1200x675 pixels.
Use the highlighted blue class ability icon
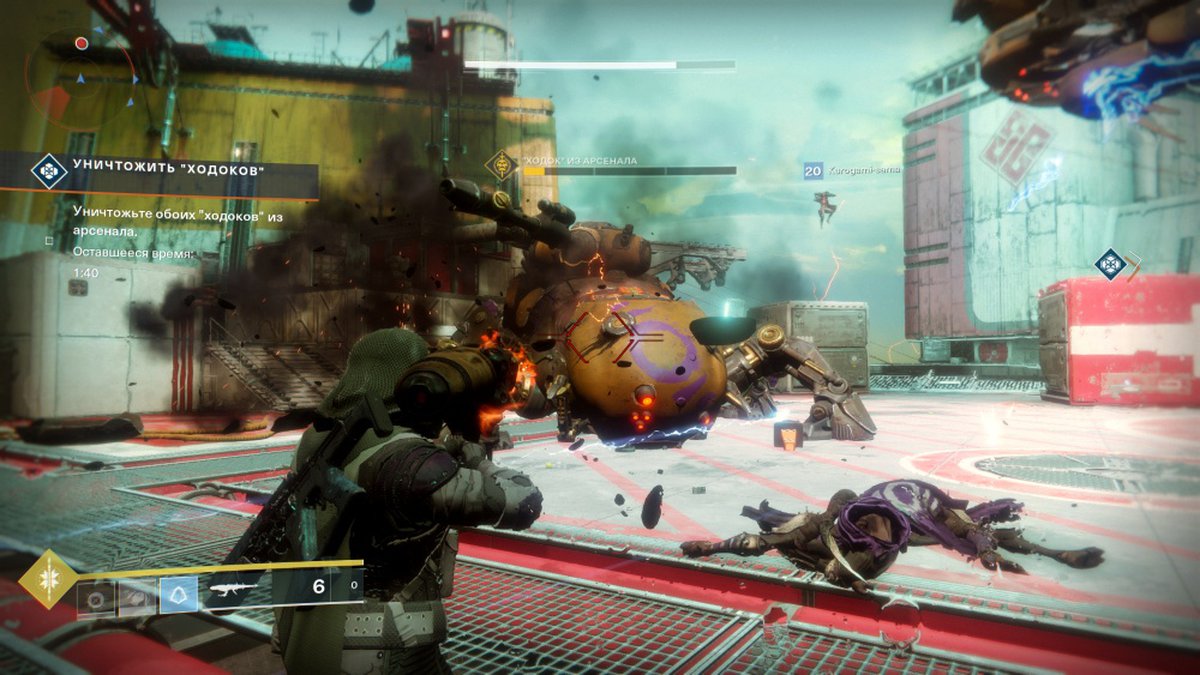tap(179, 595)
